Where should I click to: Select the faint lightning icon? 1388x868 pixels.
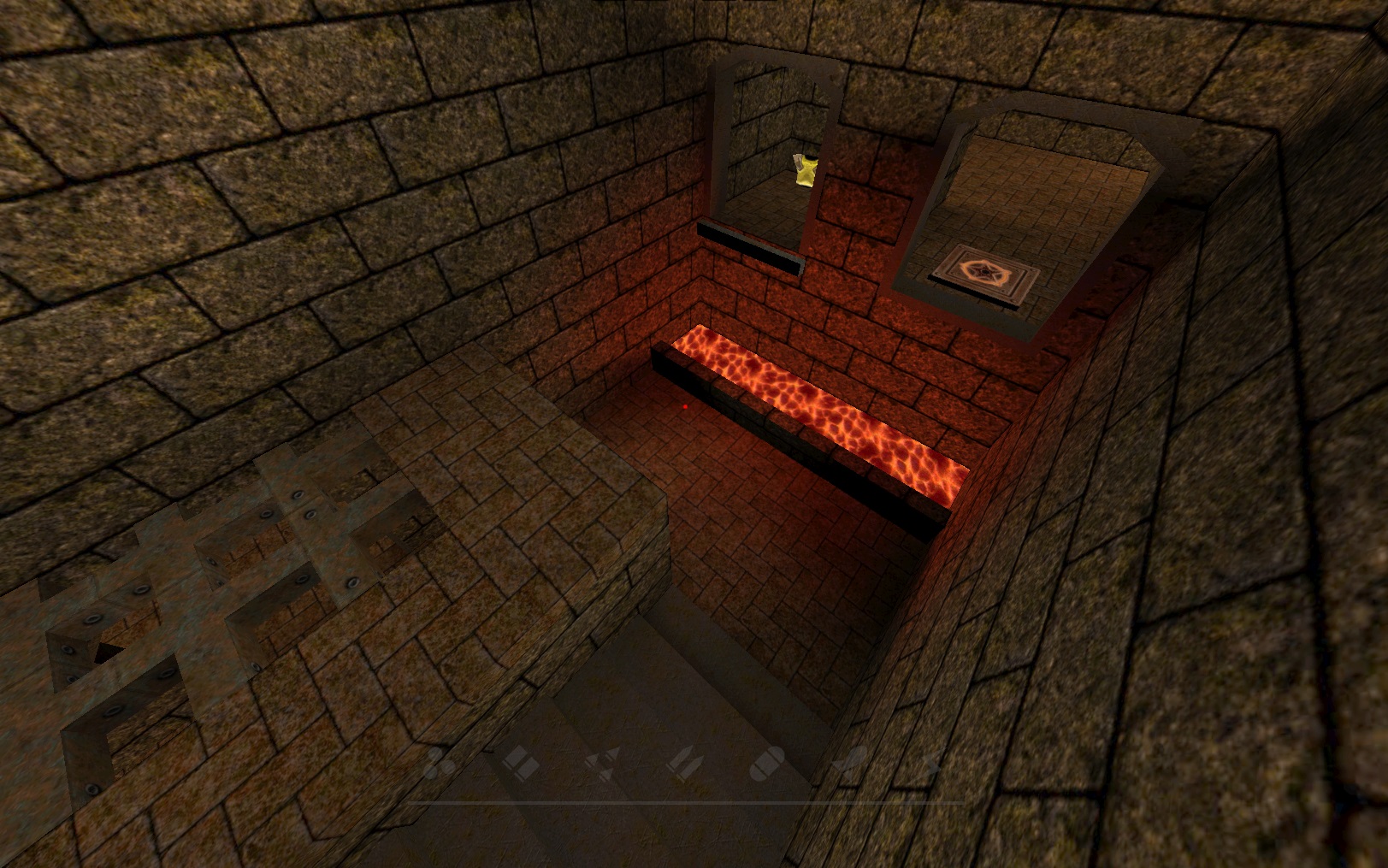tap(932, 762)
